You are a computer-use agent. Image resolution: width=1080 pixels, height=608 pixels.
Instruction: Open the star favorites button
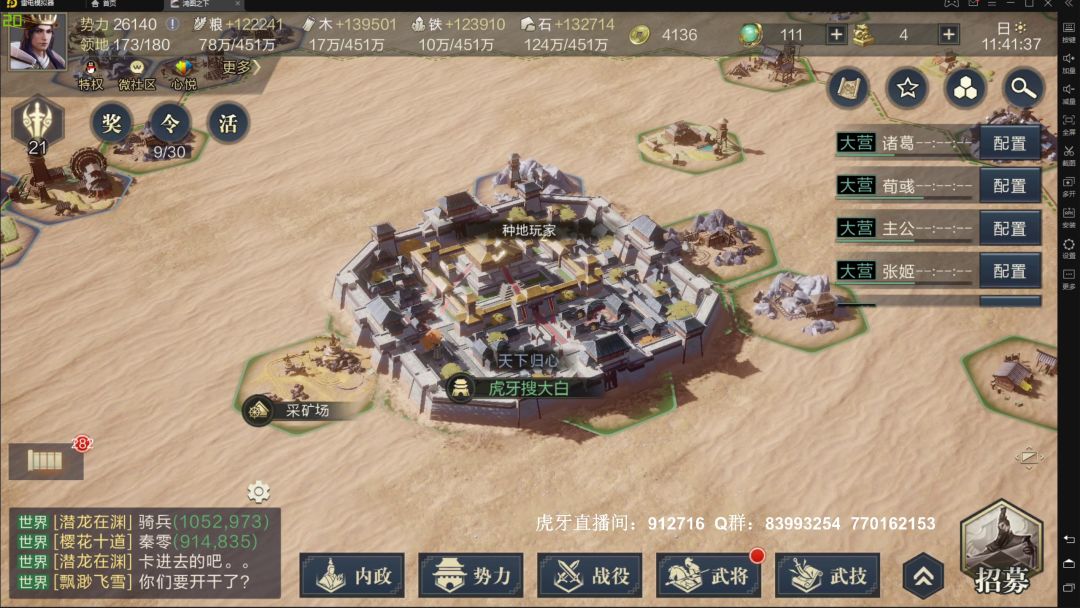click(907, 89)
